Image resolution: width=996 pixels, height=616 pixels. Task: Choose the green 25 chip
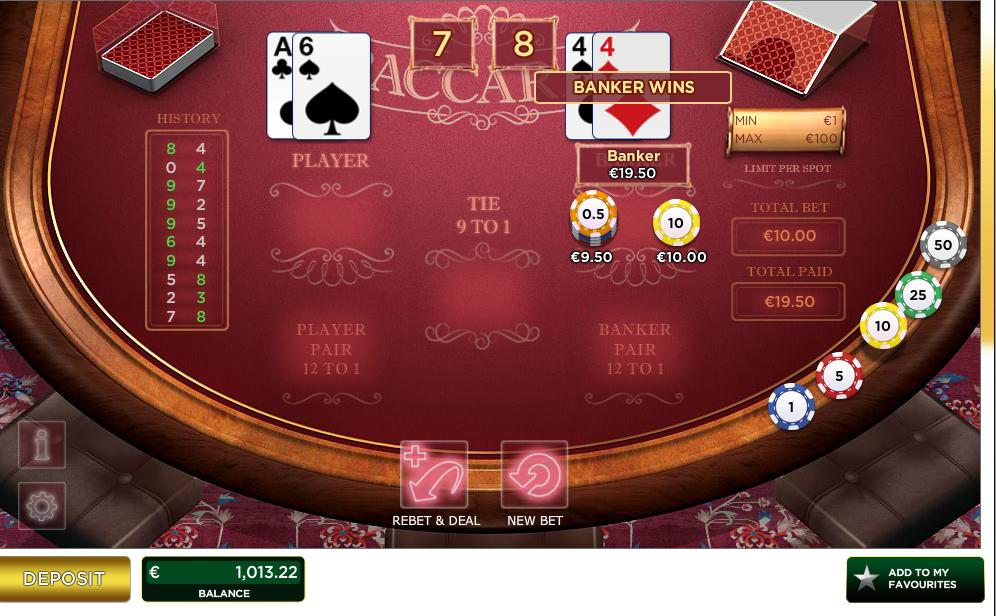pos(917,294)
